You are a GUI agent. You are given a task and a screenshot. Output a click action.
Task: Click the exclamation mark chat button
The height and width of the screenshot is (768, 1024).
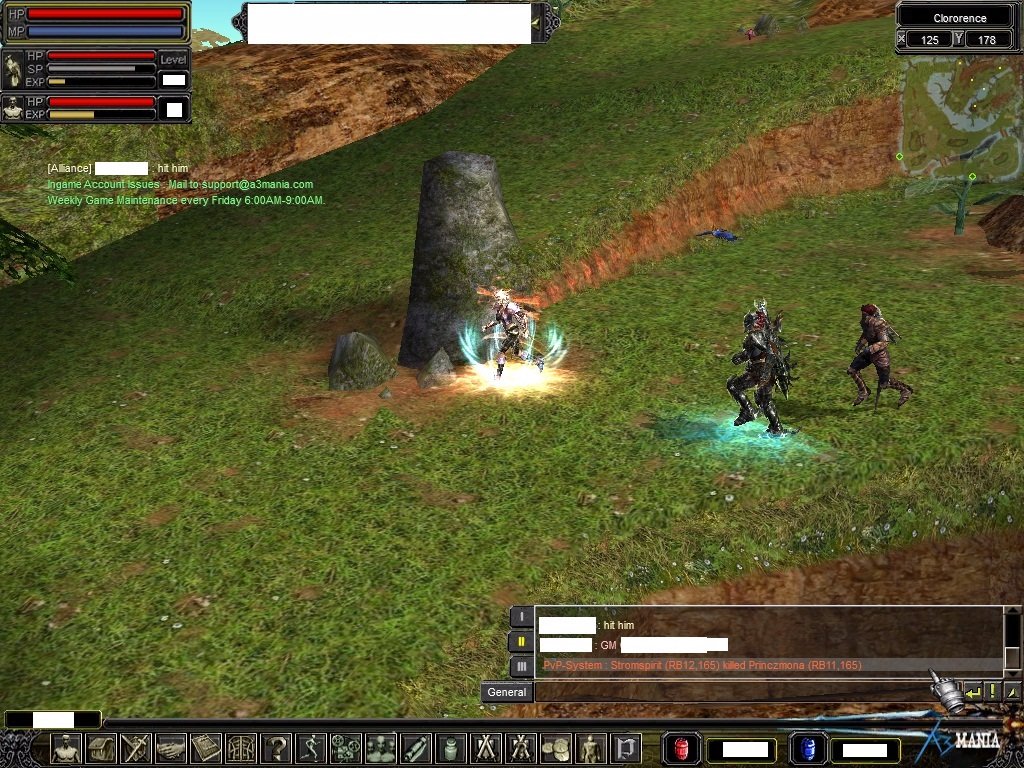coord(993,692)
